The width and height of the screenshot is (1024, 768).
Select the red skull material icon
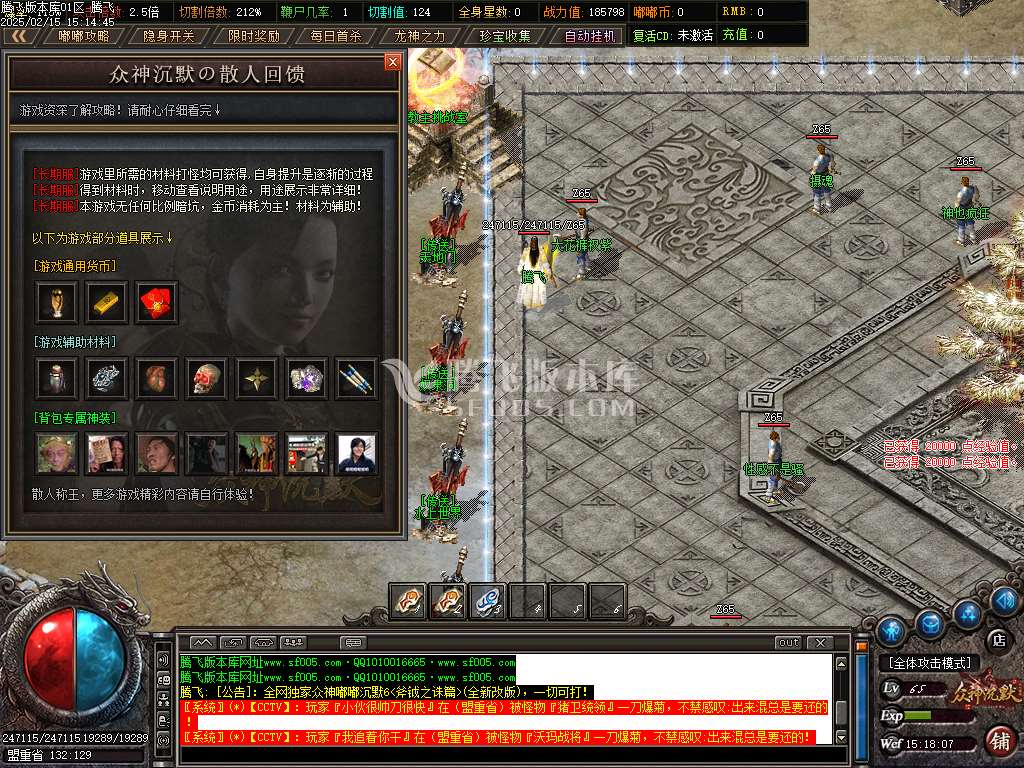pyautogui.click(x=207, y=377)
